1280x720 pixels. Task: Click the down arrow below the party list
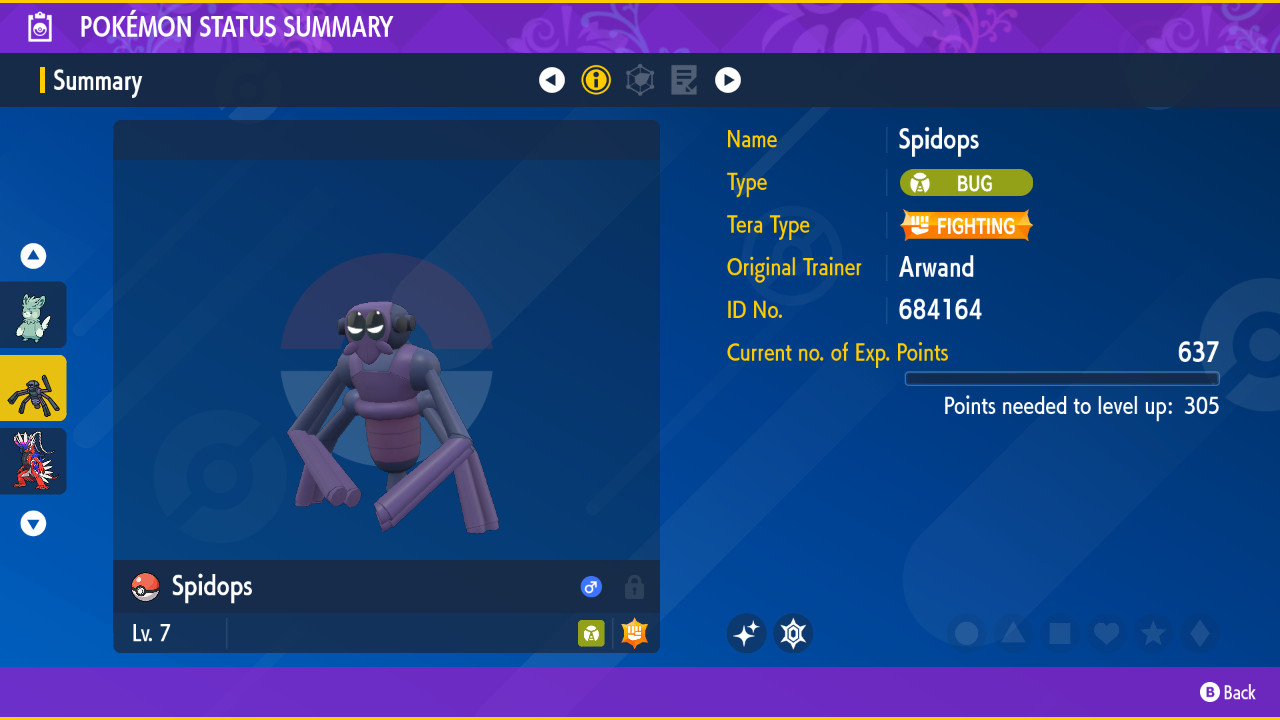tap(33, 523)
